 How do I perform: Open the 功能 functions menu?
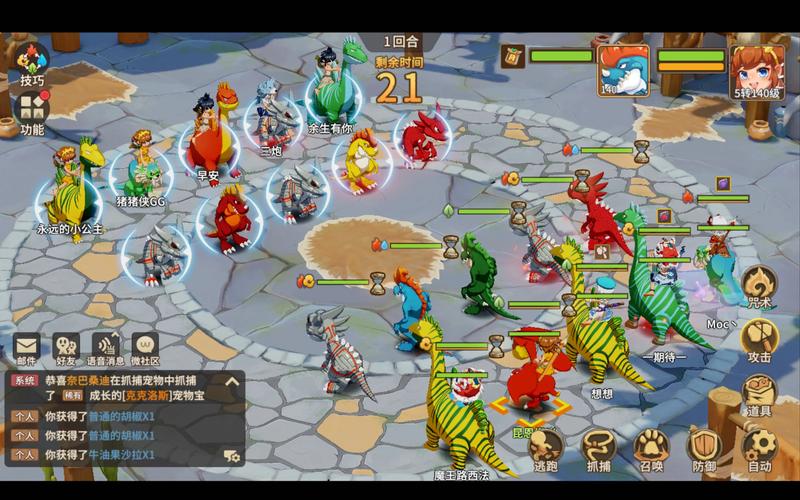click(x=32, y=111)
